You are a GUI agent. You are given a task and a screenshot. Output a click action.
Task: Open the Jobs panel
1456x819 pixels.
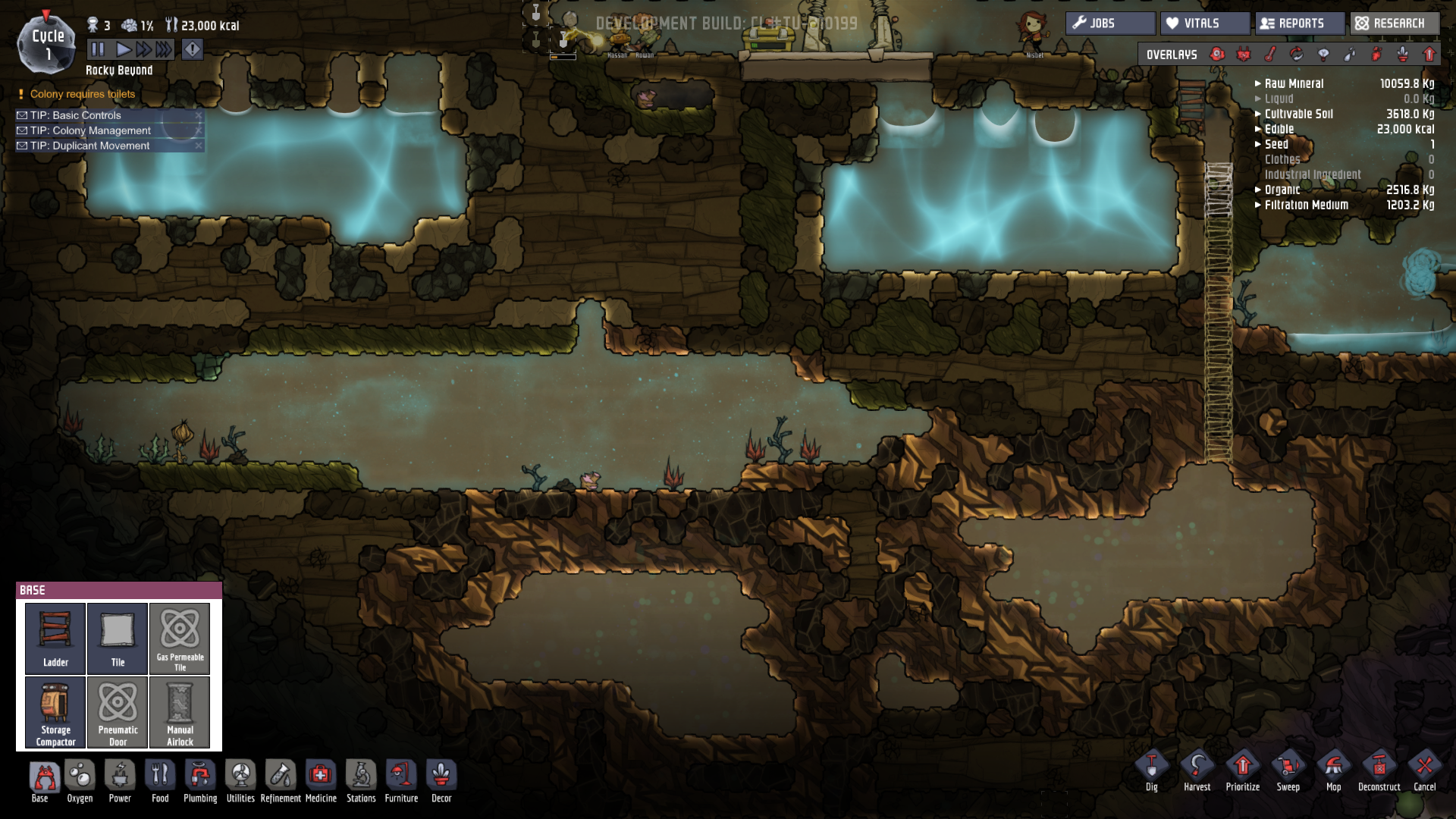(x=1110, y=24)
